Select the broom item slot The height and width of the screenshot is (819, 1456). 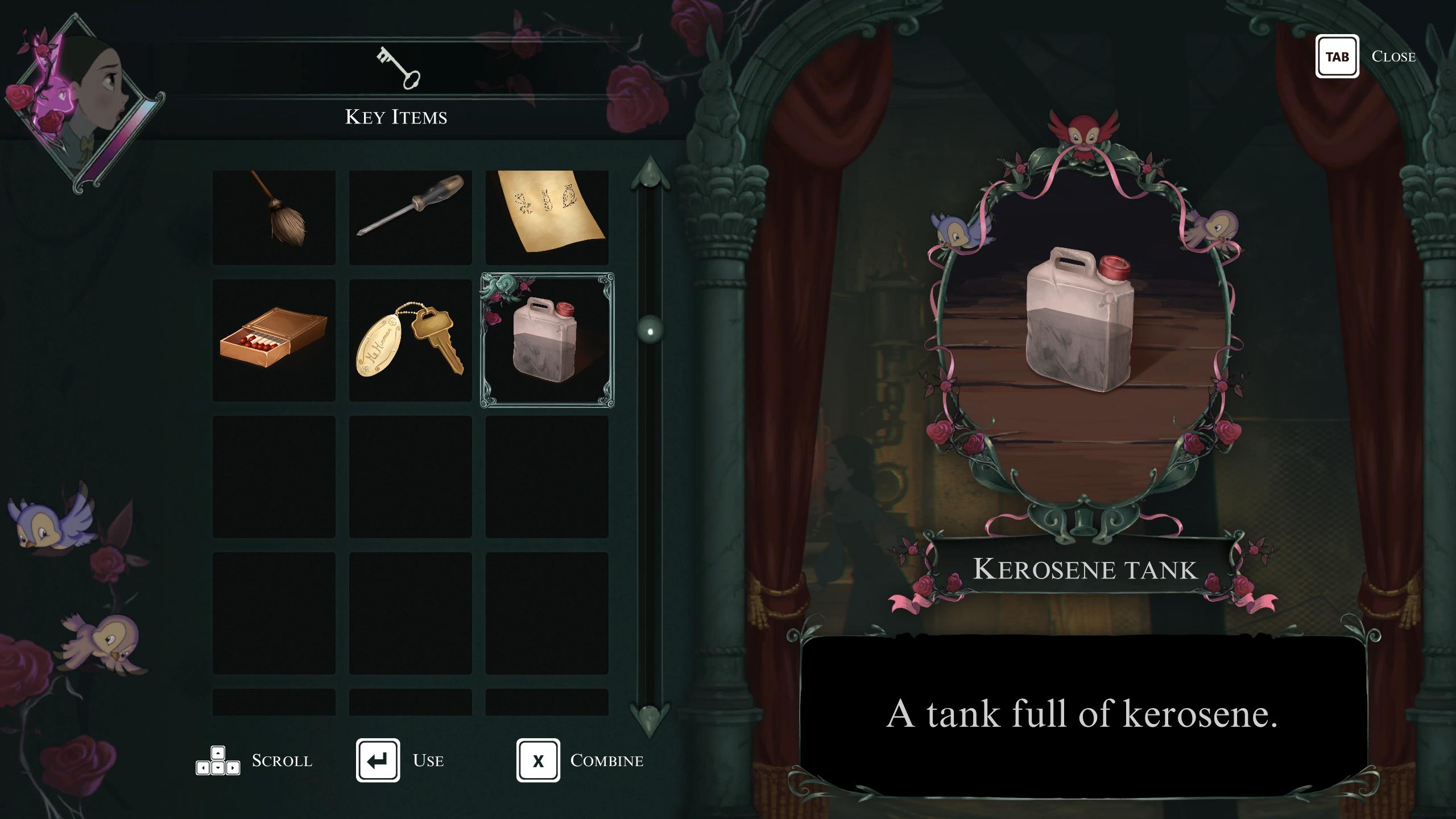tap(274, 217)
